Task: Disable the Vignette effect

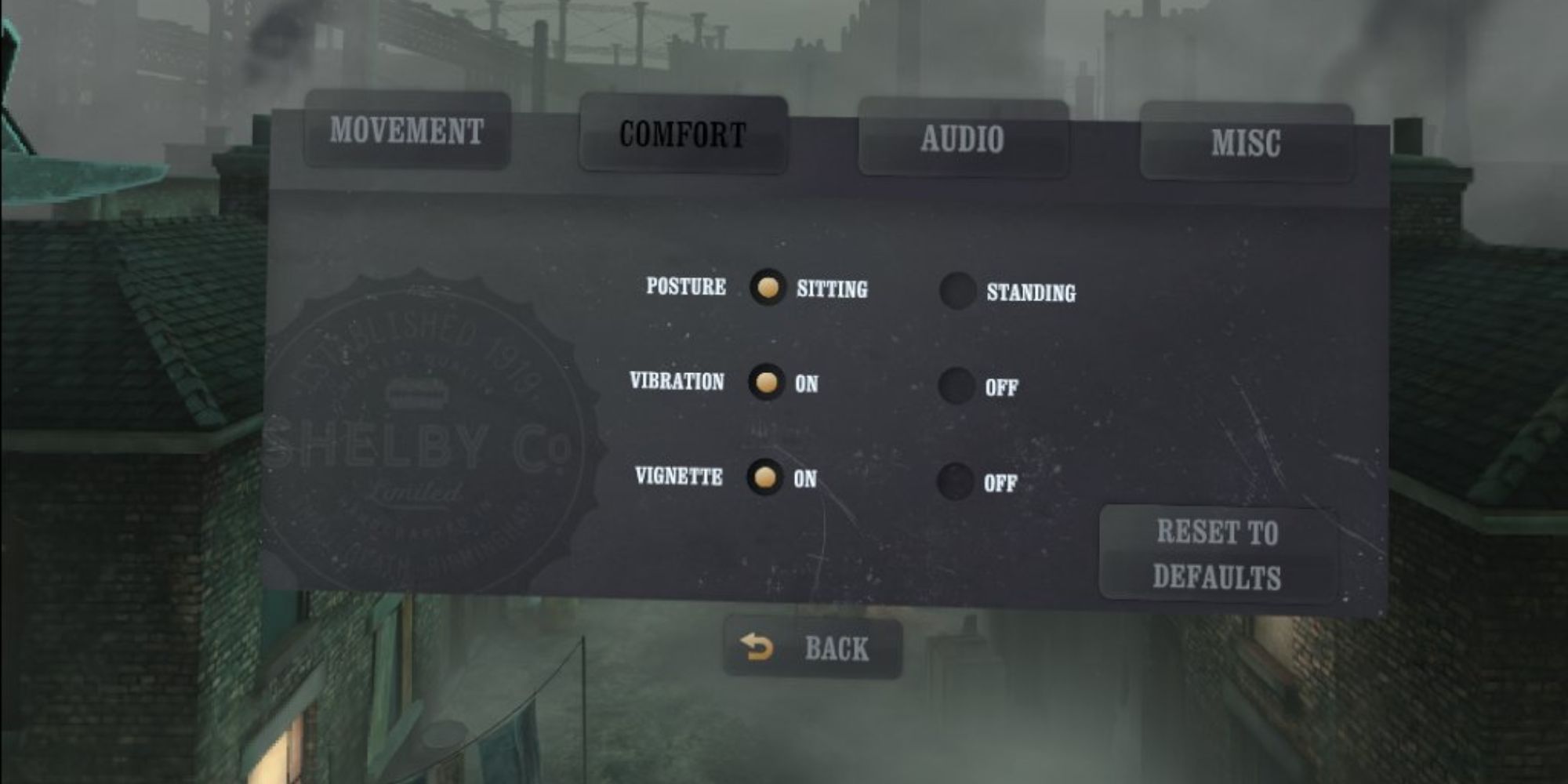Action: [956, 480]
